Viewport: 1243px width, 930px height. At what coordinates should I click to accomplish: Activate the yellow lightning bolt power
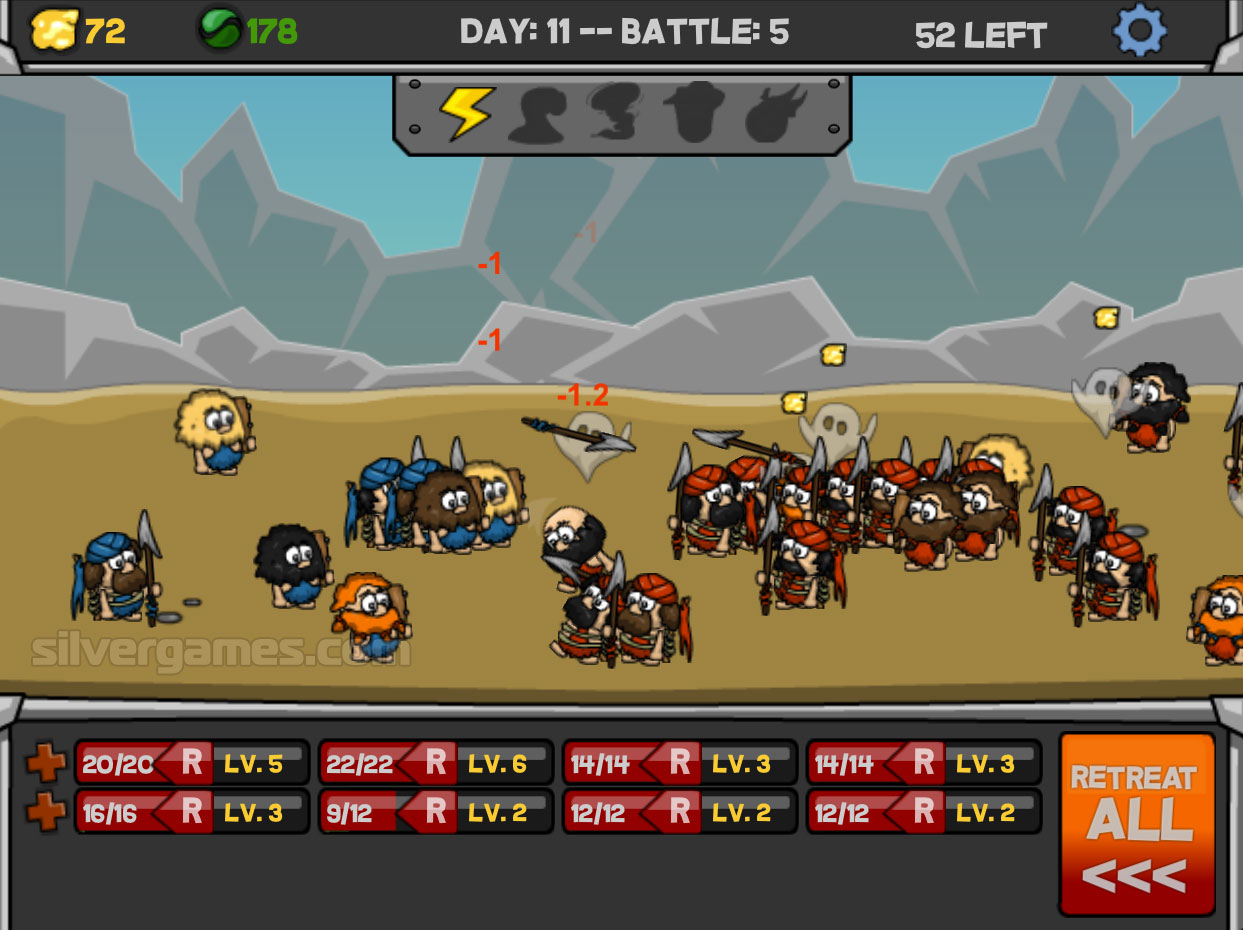coord(466,113)
